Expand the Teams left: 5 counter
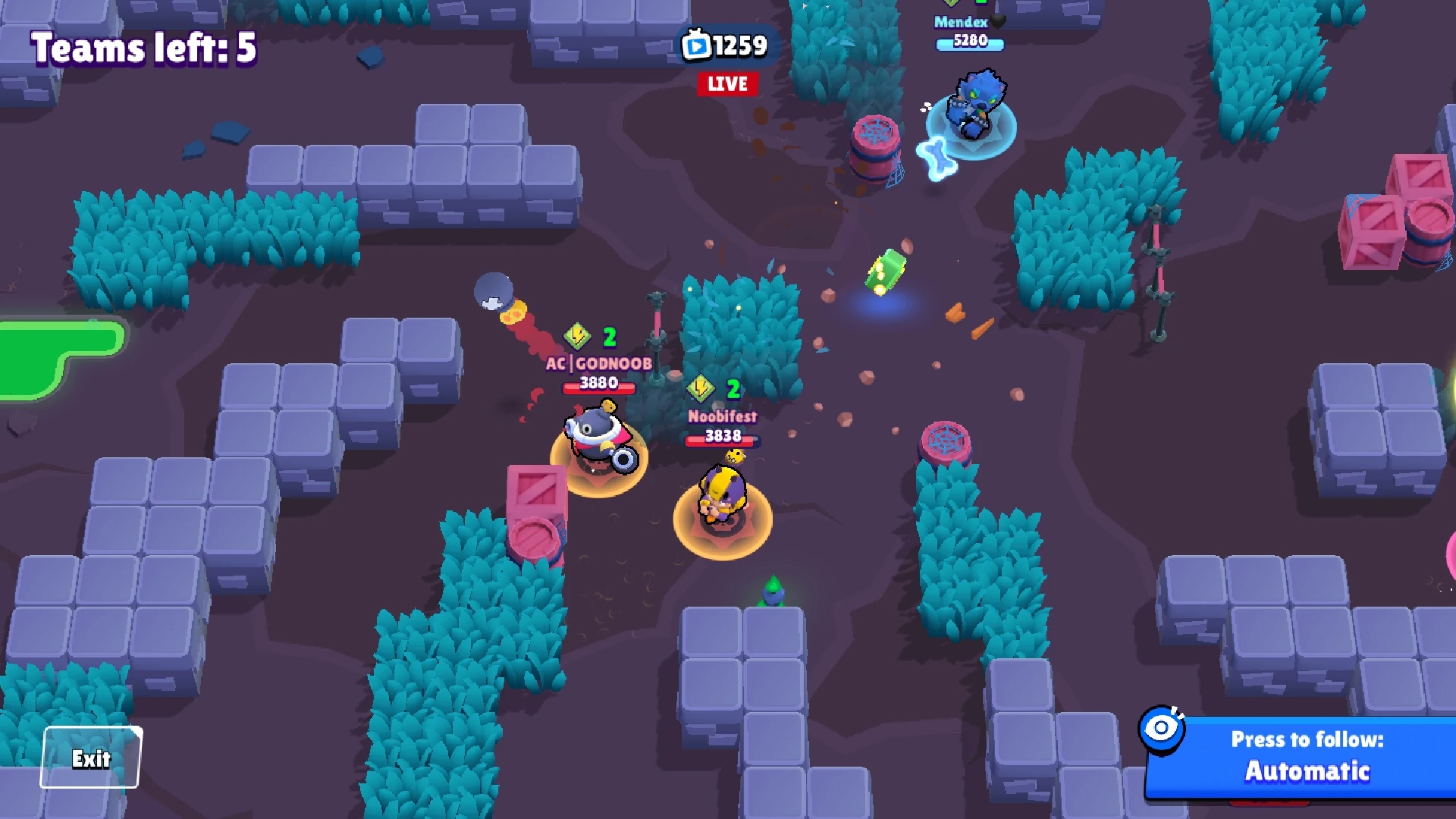The width and height of the screenshot is (1456, 819). pos(143,49)
